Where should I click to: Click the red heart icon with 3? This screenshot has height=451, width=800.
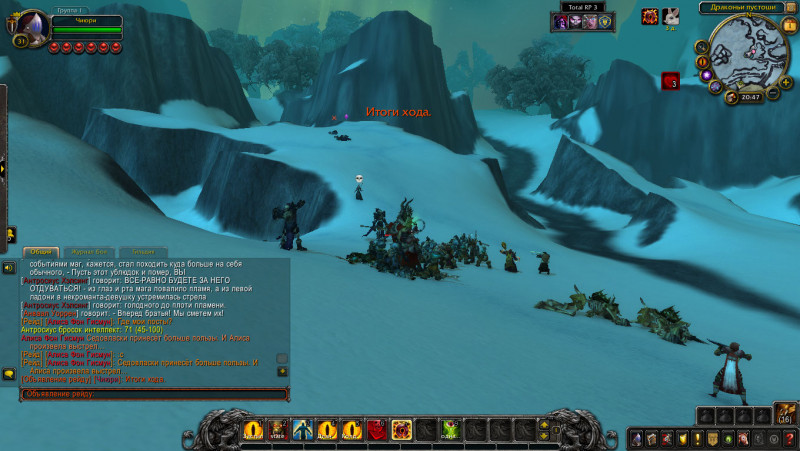click(670, 81)
